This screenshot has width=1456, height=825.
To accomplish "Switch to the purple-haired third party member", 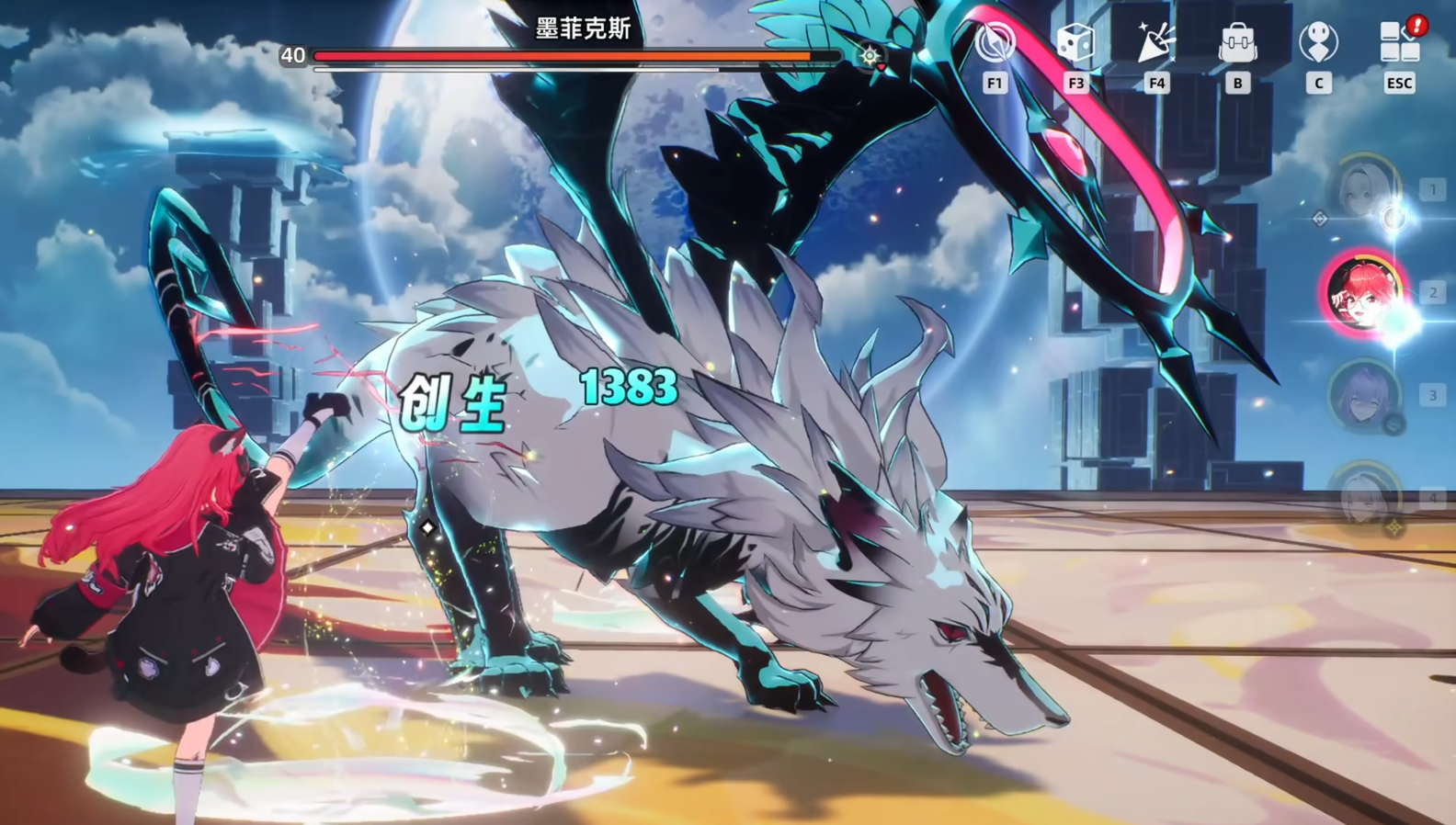I will pyautogui.click(x=1364, y=395).
